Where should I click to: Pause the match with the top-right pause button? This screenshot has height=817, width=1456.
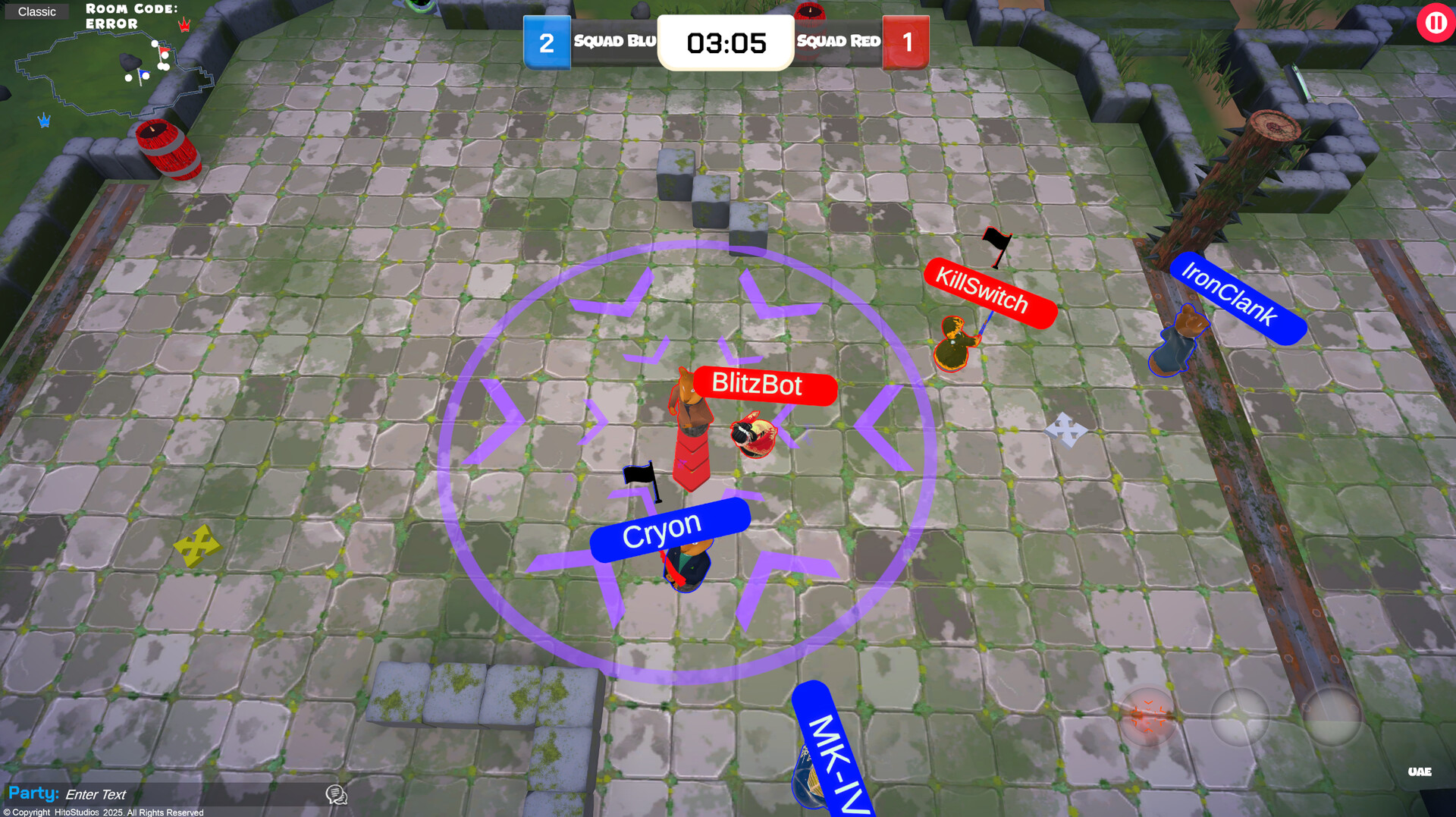click(1436, 23)
